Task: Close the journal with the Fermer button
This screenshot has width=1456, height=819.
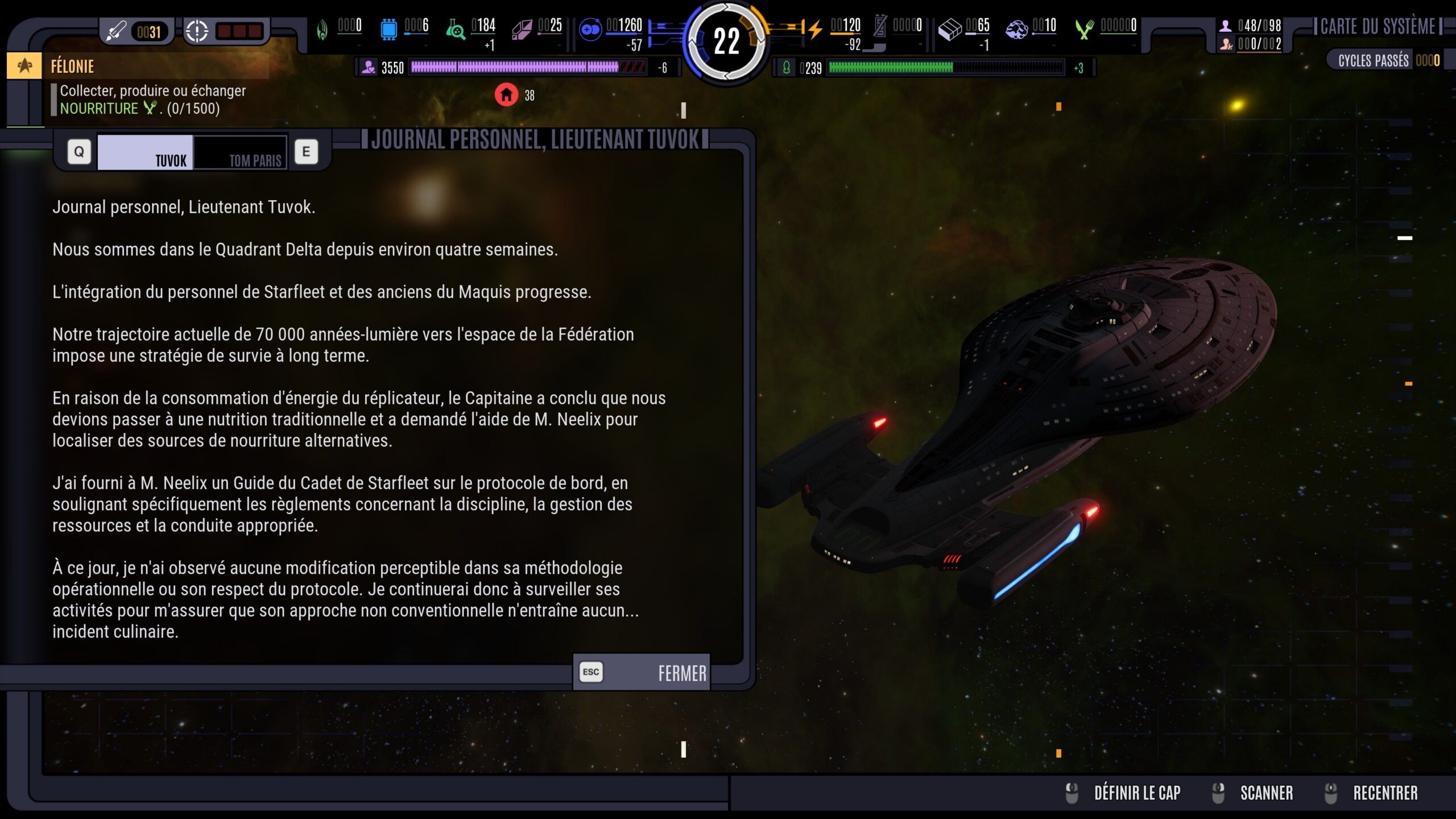Action: 642,672
